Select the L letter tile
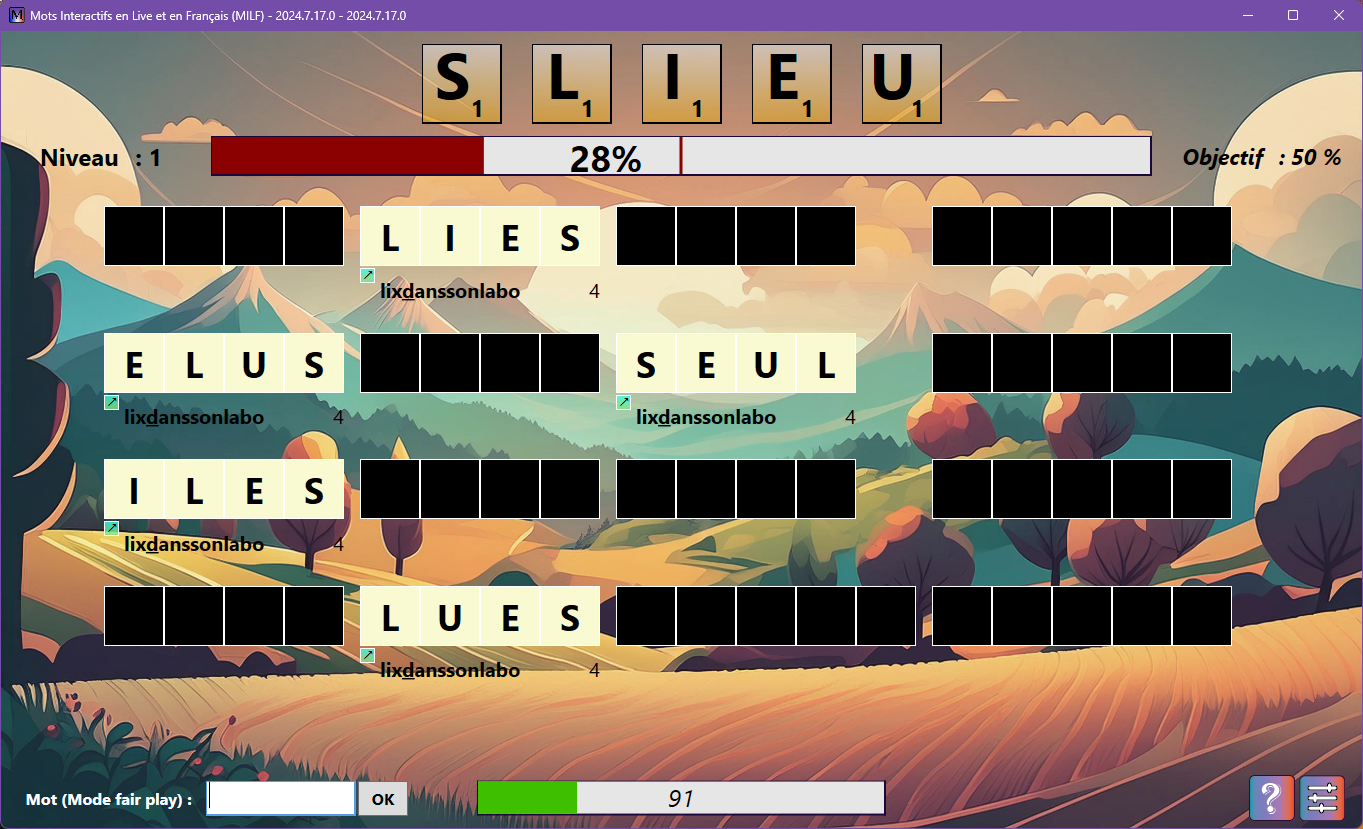The height and width of the screenshot is (829, 1363). click(x=571, y=85)
